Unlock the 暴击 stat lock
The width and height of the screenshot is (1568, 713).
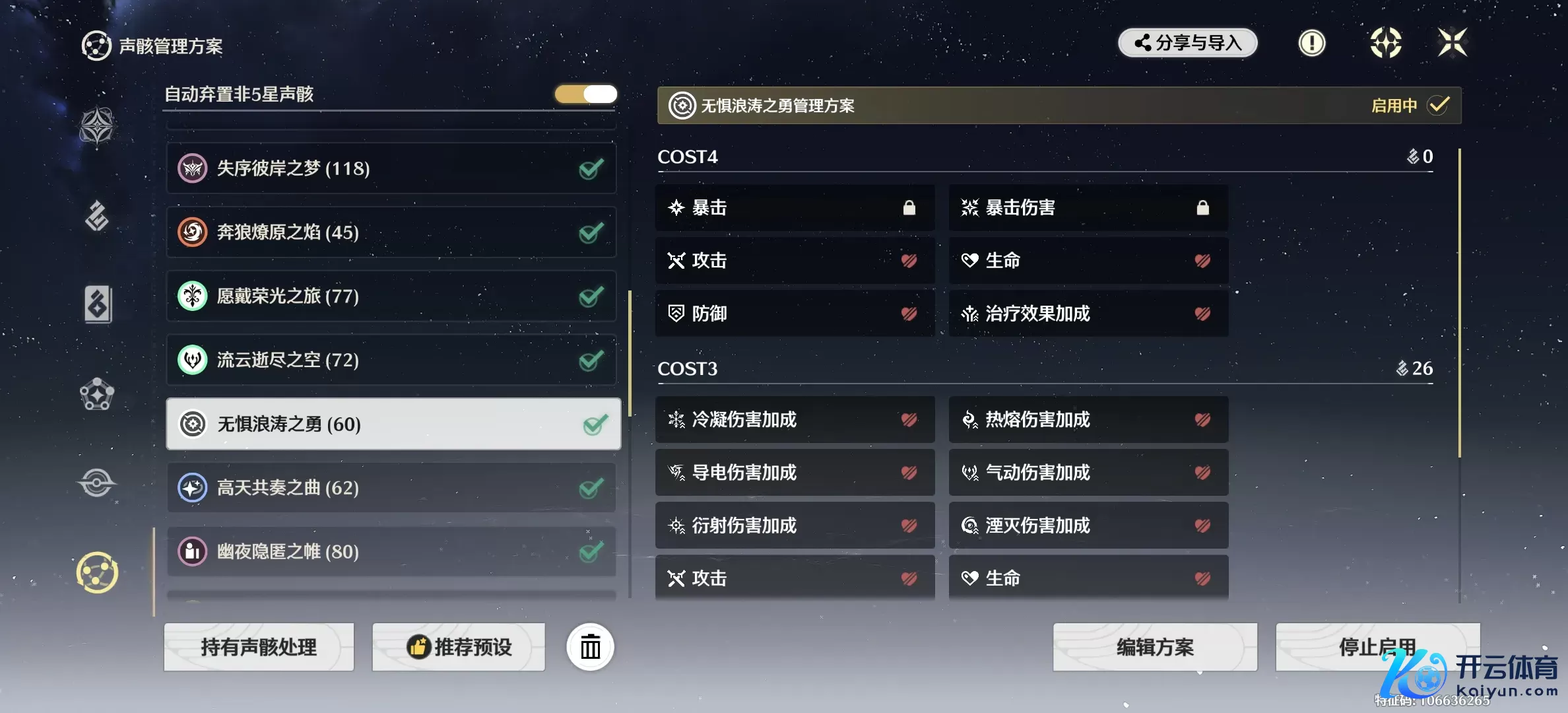909,207
